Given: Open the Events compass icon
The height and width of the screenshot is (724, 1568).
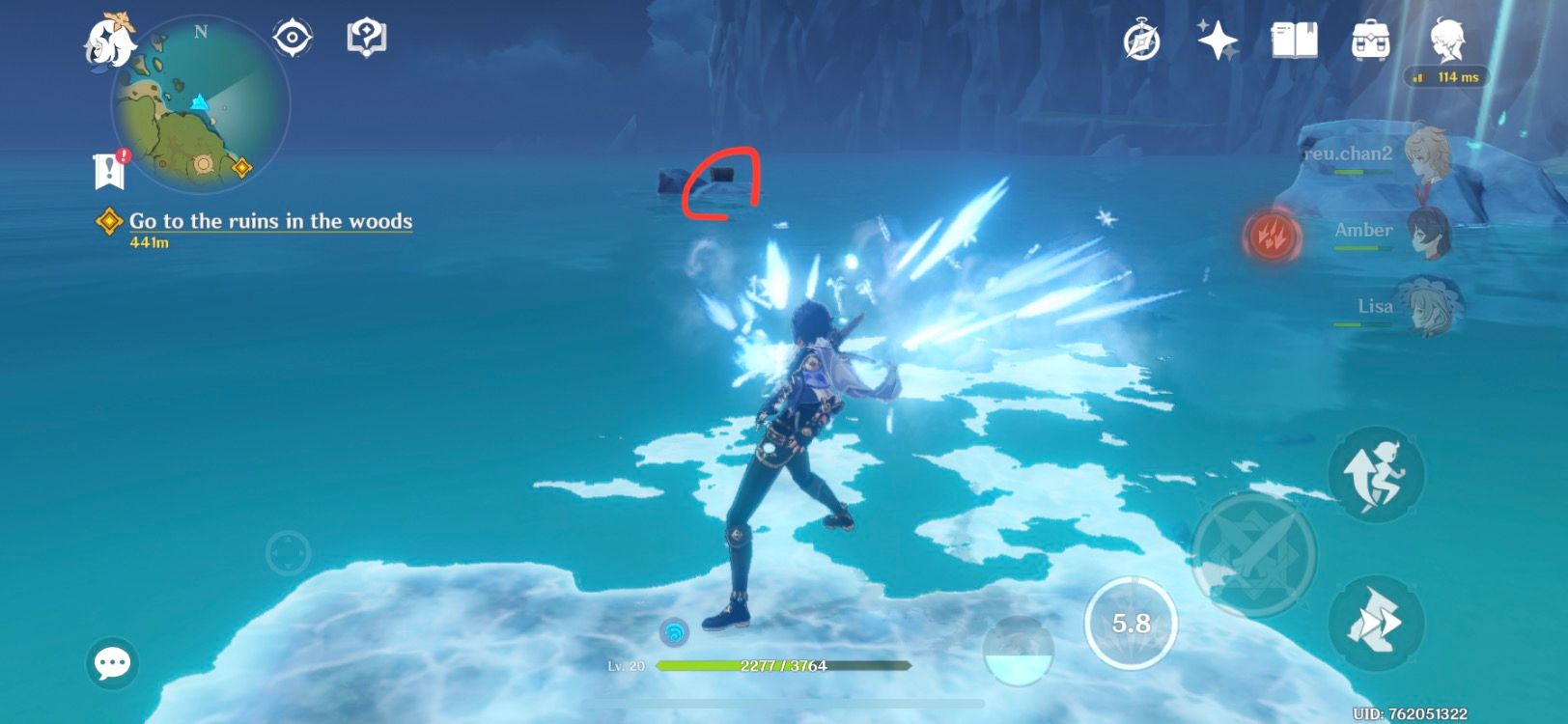Looking at the screenshot, I should 1142,39.
